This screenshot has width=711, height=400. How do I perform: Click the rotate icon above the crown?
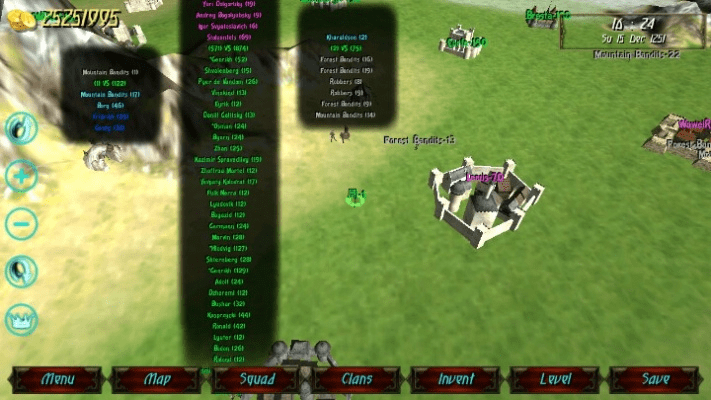coord(21,271)
